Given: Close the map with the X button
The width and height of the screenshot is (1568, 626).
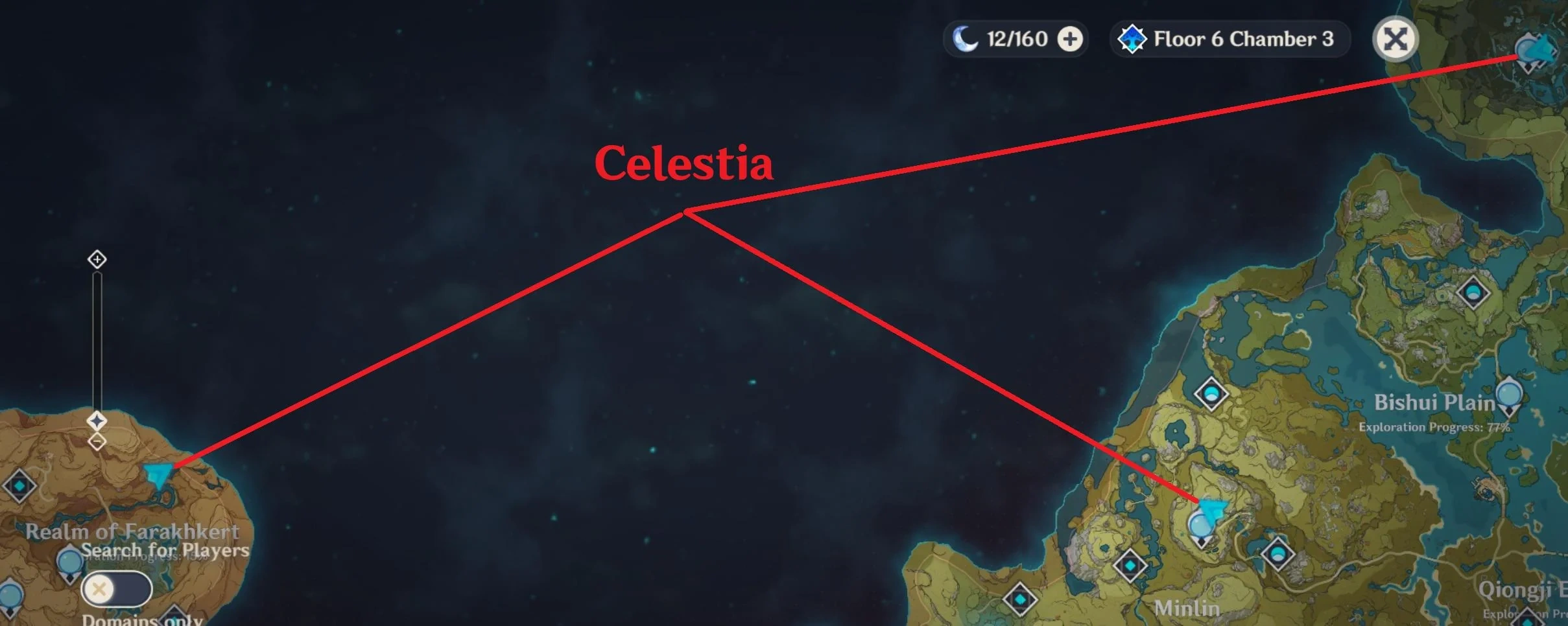Looking at the screenshot, I should click(x=1397, y=38).
